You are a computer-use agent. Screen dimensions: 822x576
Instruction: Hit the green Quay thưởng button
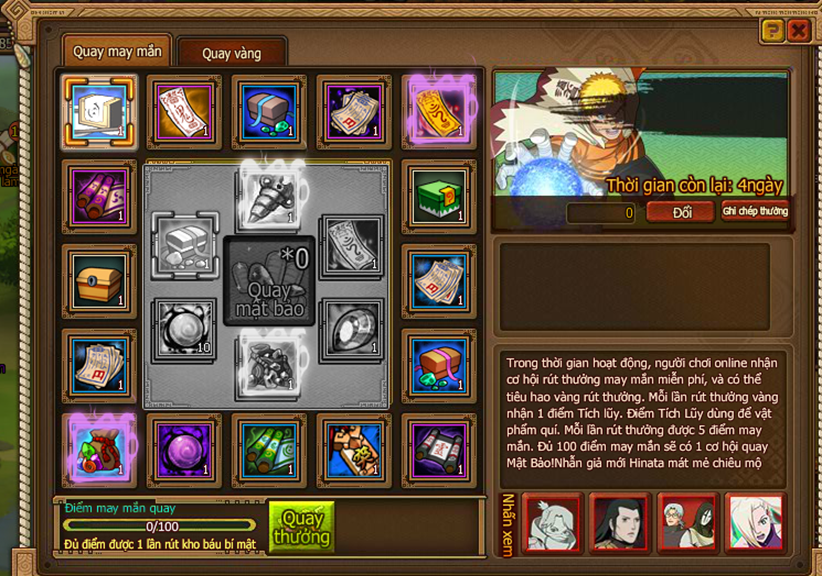(x=301, y=527)
